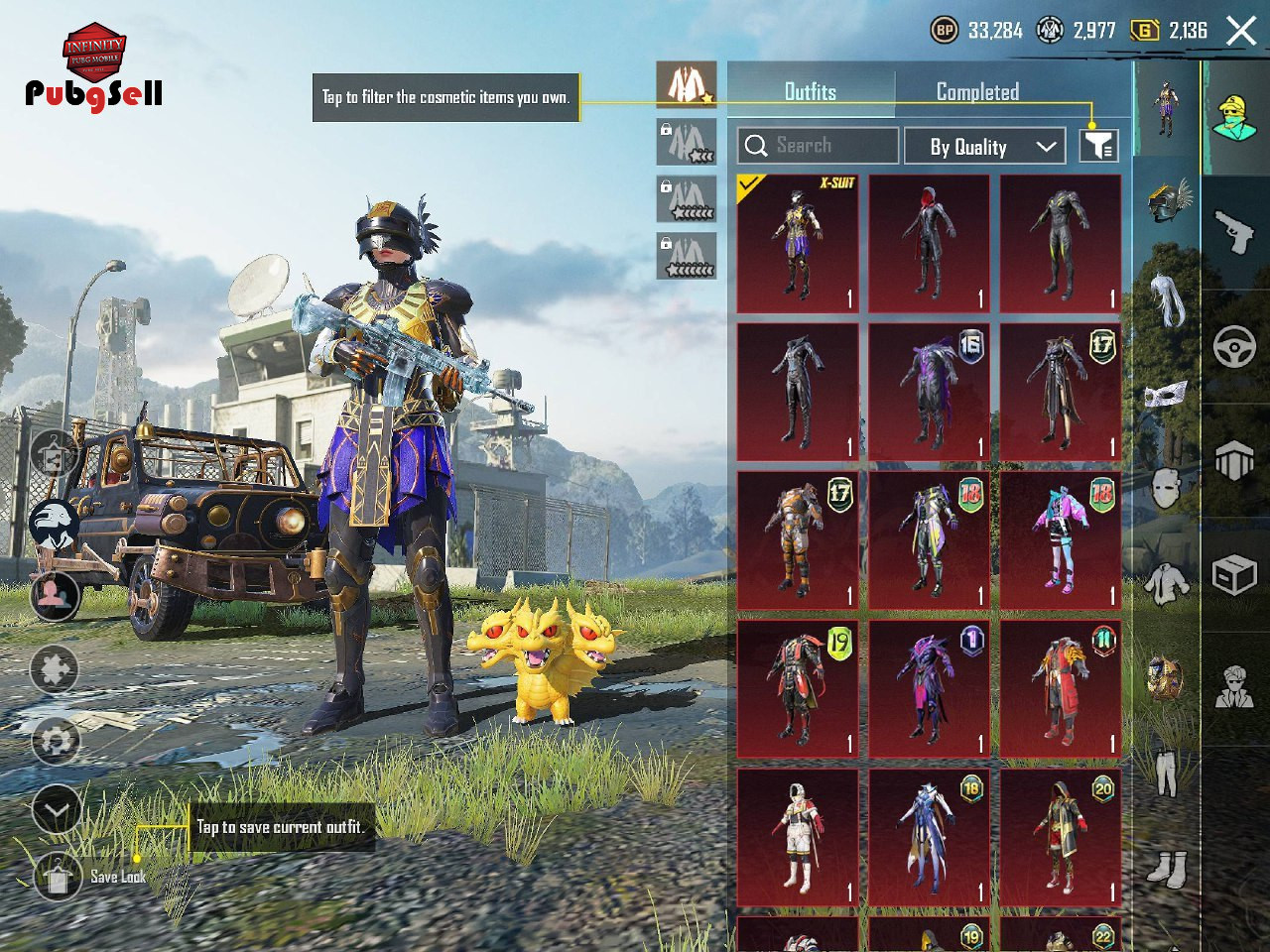Collapse the left side menu arrow
1270x952 pixels.
[57, 811]
